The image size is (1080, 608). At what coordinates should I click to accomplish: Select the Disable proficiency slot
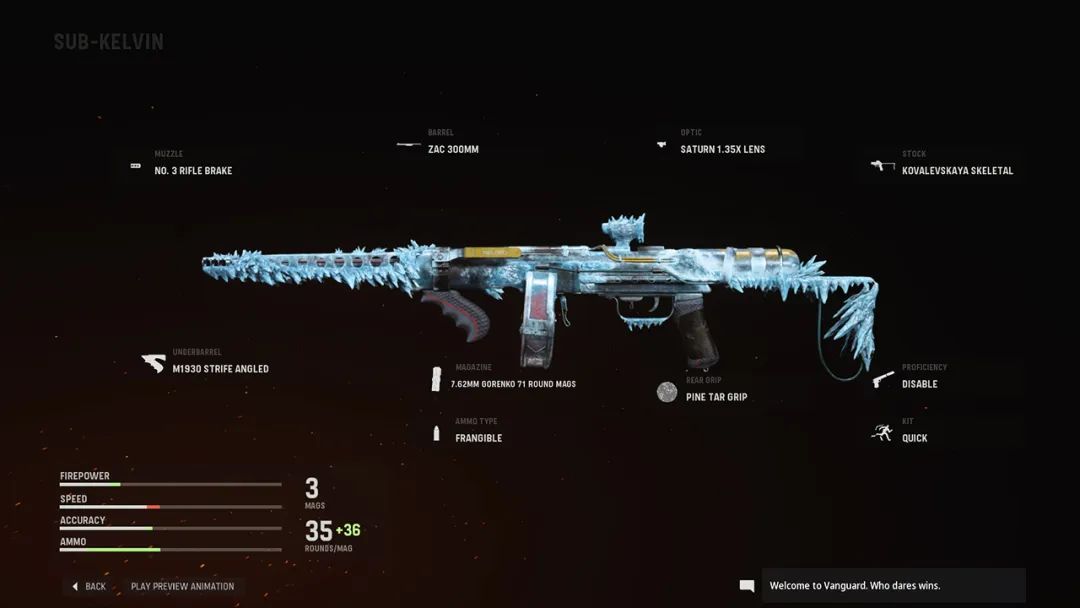tap(919, 384)
